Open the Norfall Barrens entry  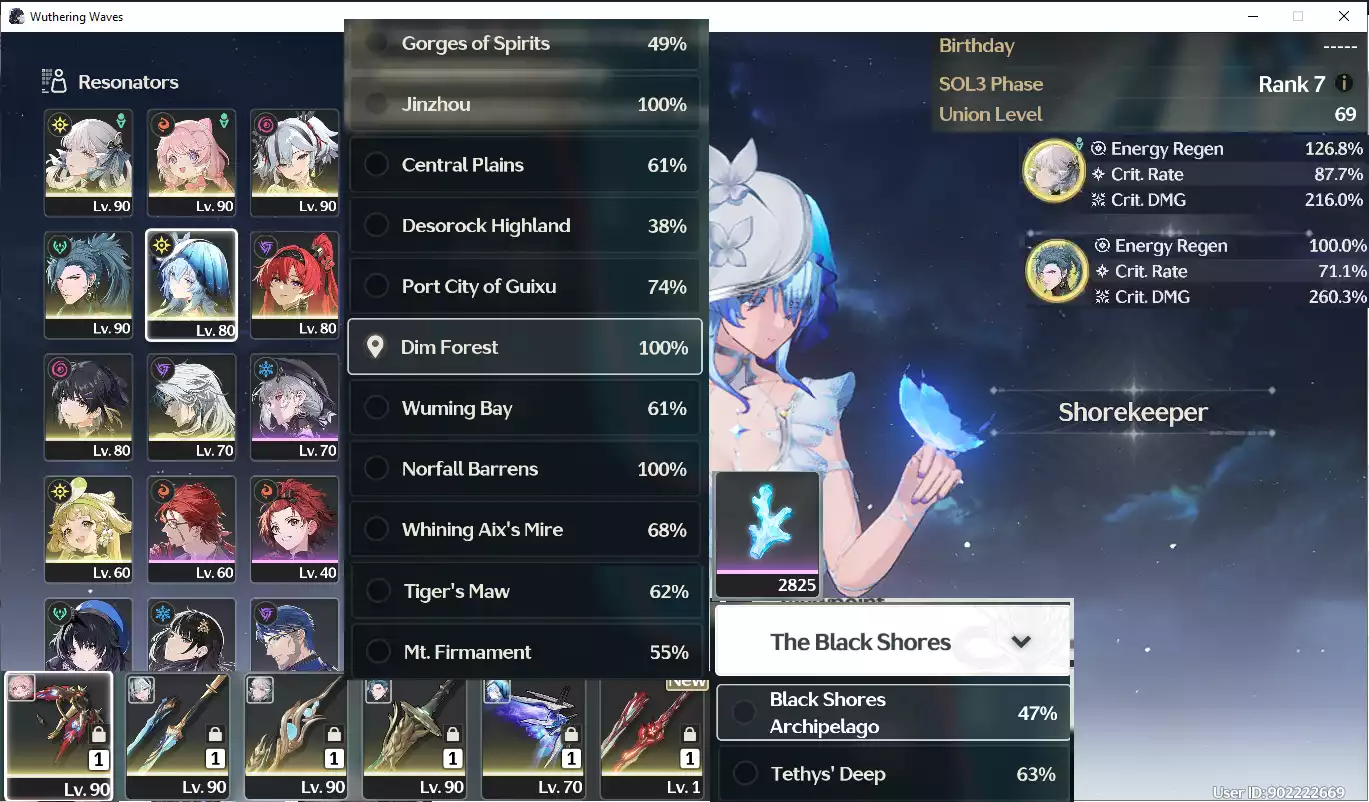[525, 469]
